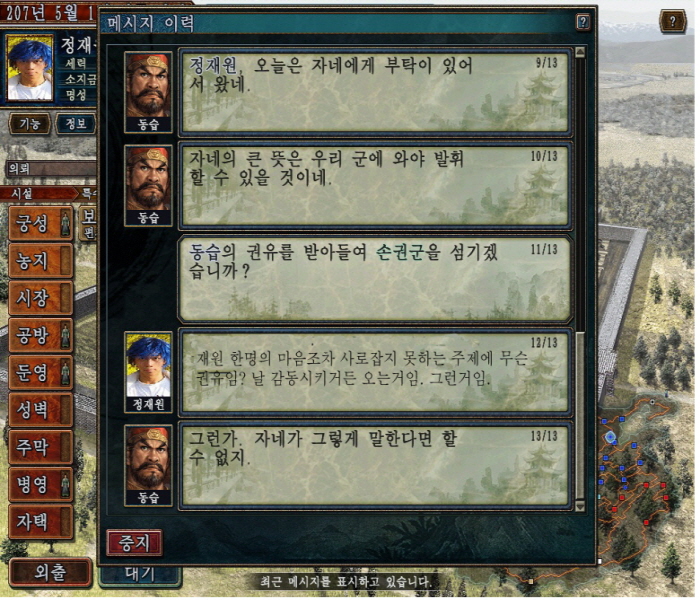Select the 동습 invitation prompt message
The image size is (700, 600).
[x=373, y=277]
